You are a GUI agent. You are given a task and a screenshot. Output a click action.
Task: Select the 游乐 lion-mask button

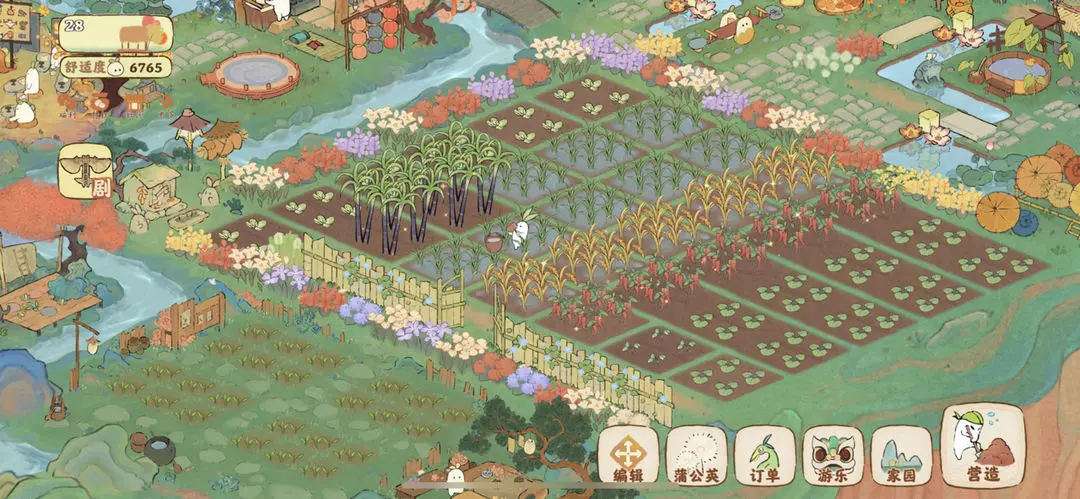pyautogui.click(x=833, y=459)
